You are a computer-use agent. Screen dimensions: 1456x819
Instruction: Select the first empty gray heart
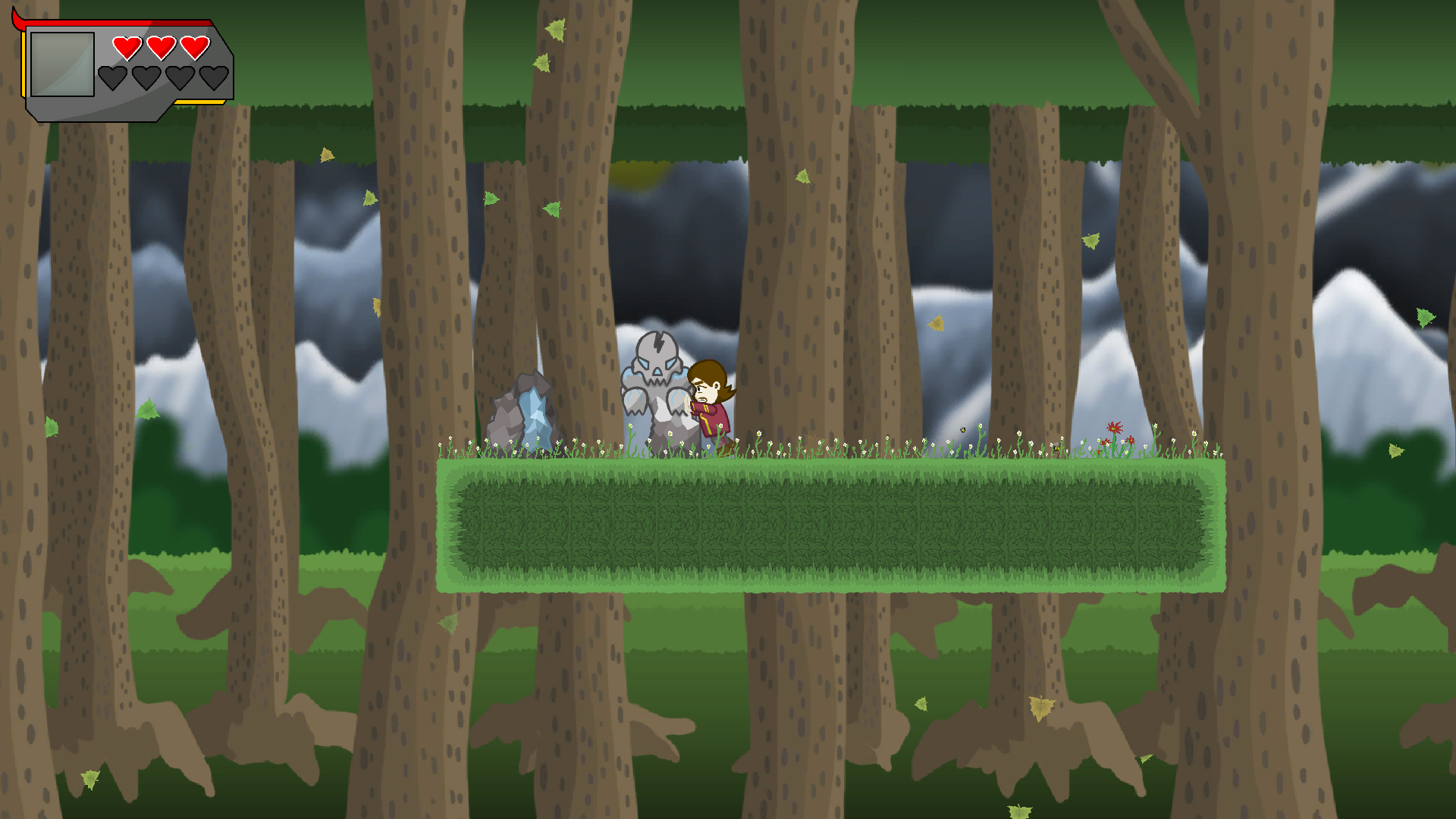[112, 77]
